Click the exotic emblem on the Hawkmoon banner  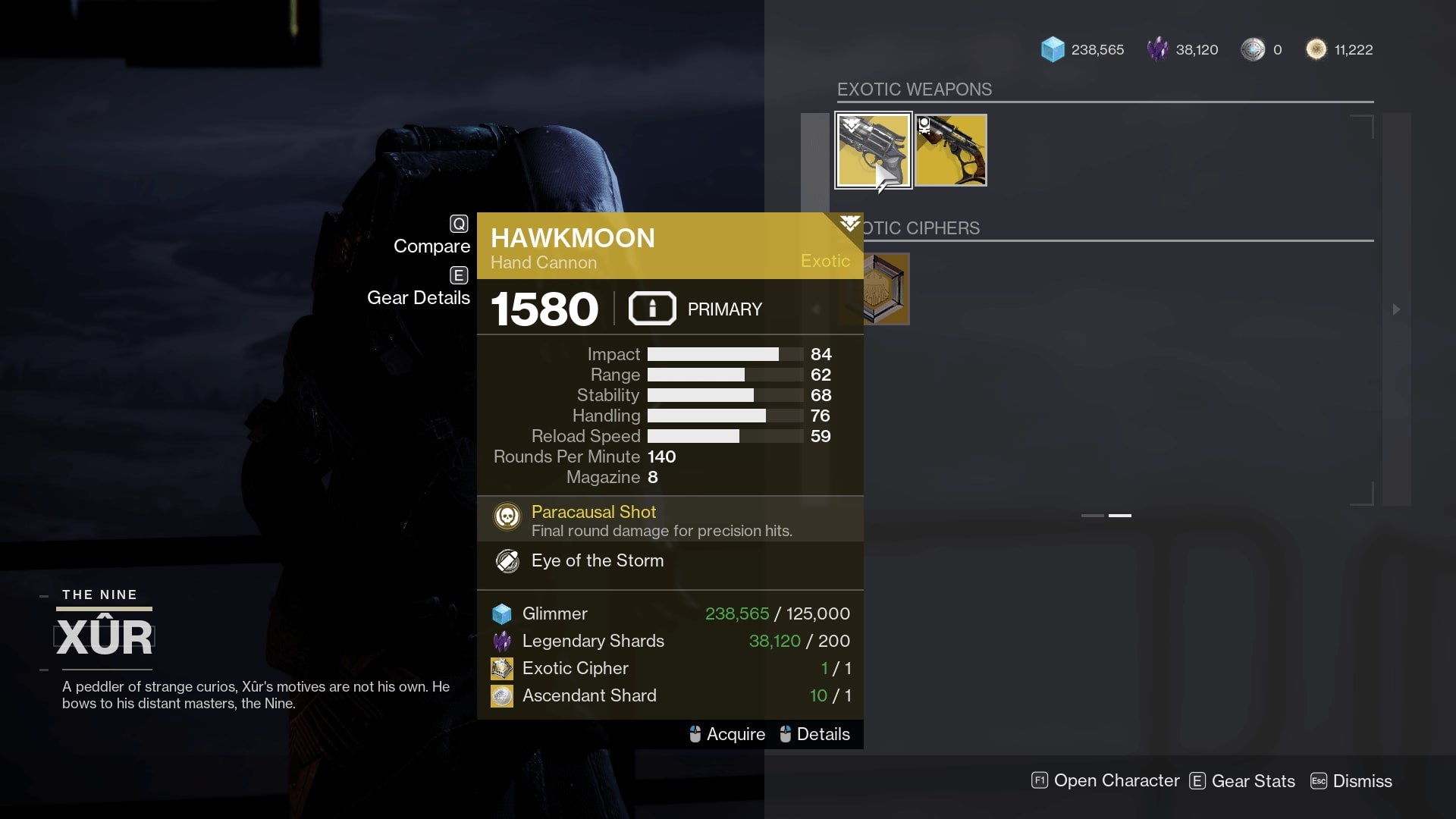click(849, 224)
